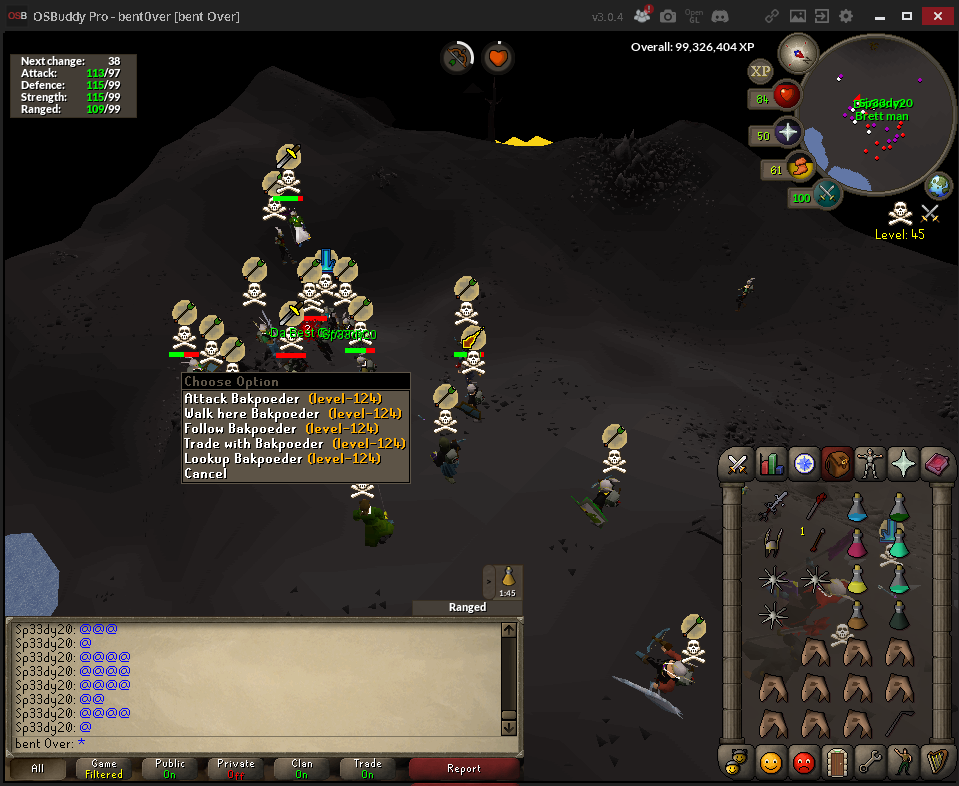Viewport: 959px width, 786px height.
Task: Open the Worn Equipment tab
Action: click(x=870, y=464)
